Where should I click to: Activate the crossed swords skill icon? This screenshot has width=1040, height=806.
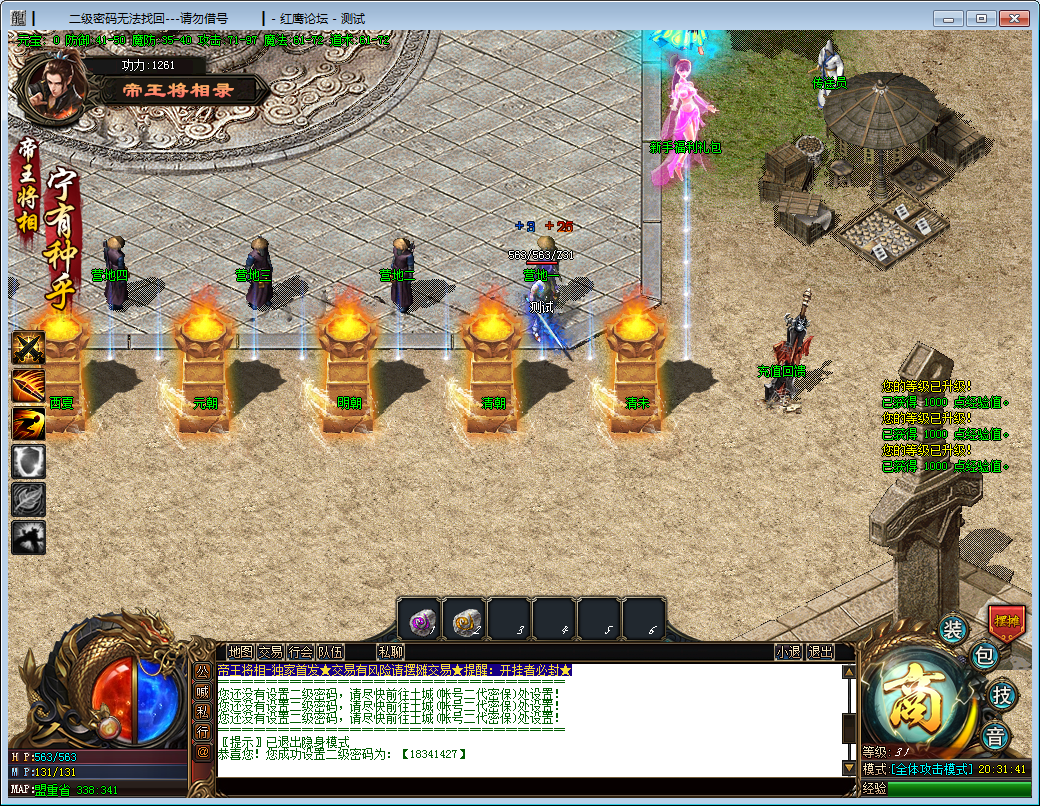[x=28, y=348]
